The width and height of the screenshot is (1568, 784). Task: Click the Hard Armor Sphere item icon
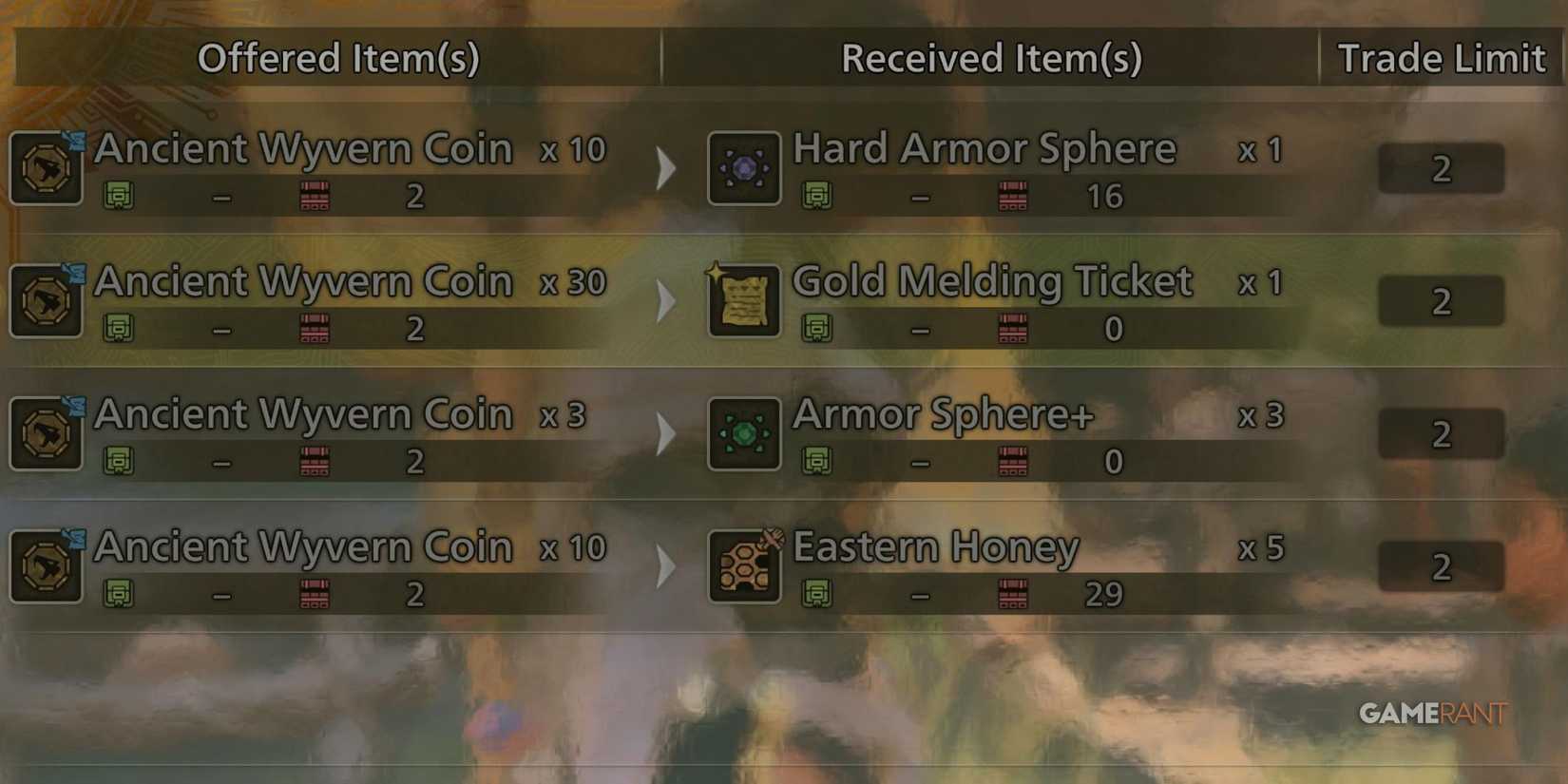(744, 167)
